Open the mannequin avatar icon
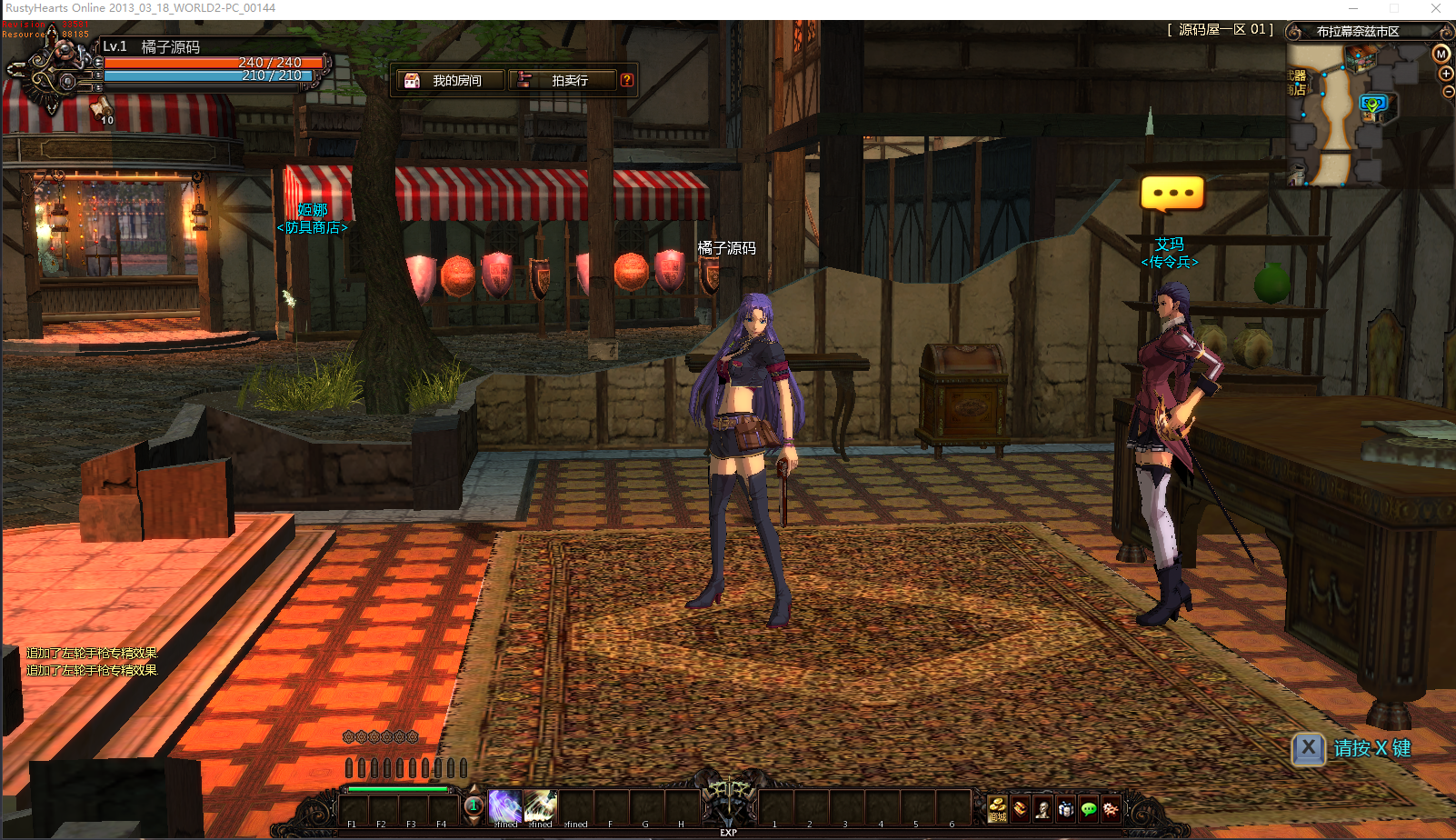The width and height of the screenshot is (1456, 840). (x=1042, y=807)
